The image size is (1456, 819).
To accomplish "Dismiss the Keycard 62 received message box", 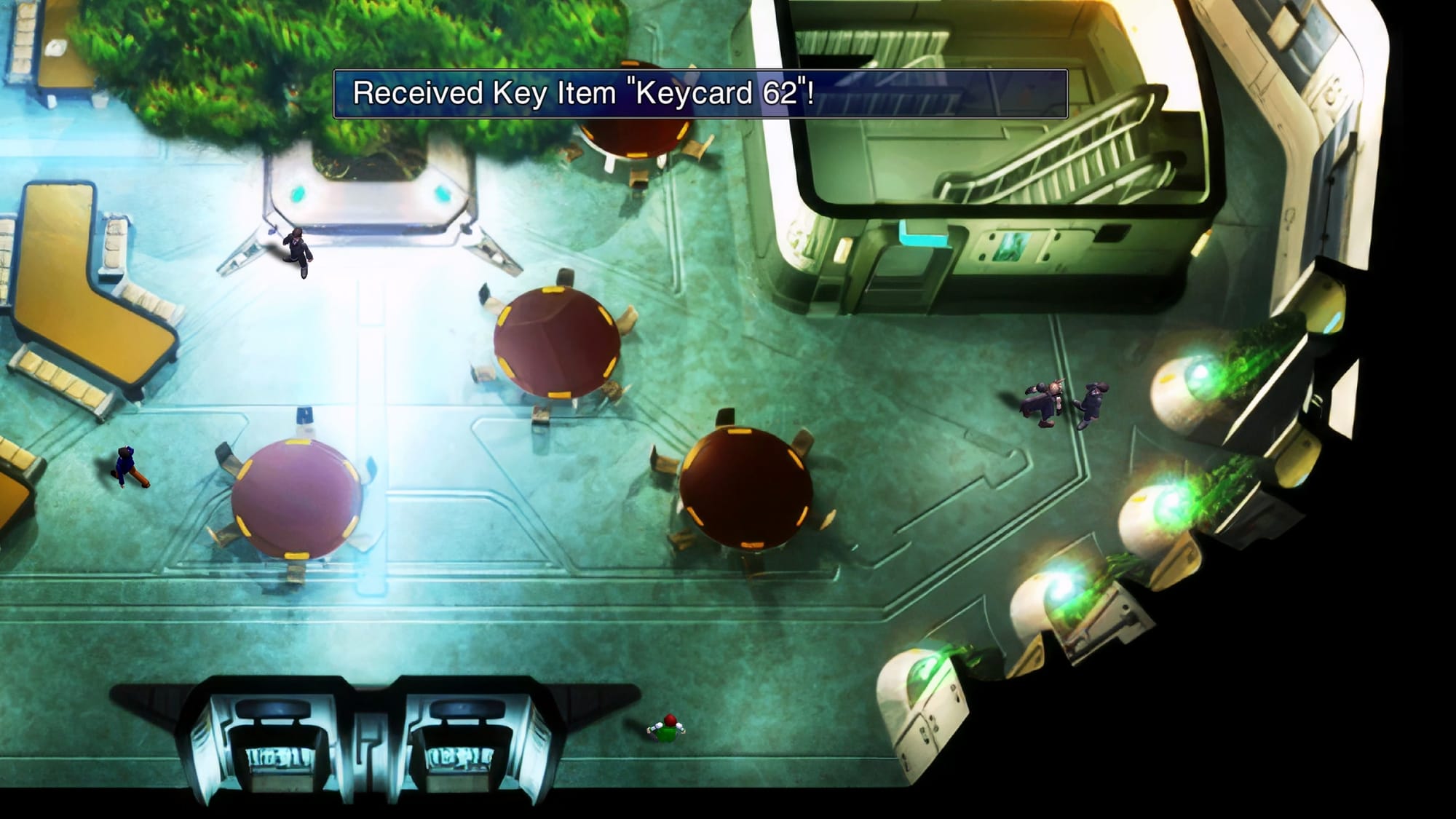I will click(700, 94).
